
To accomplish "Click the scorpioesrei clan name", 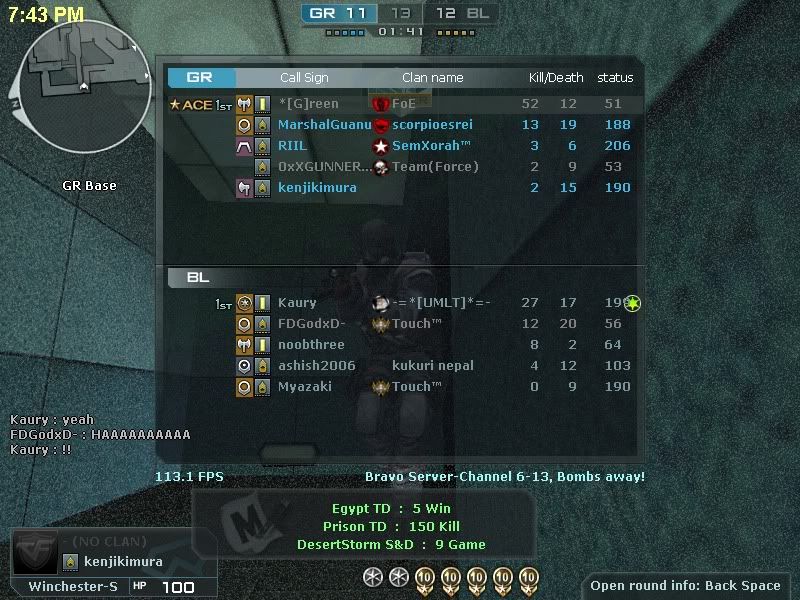I will point(432,125).
